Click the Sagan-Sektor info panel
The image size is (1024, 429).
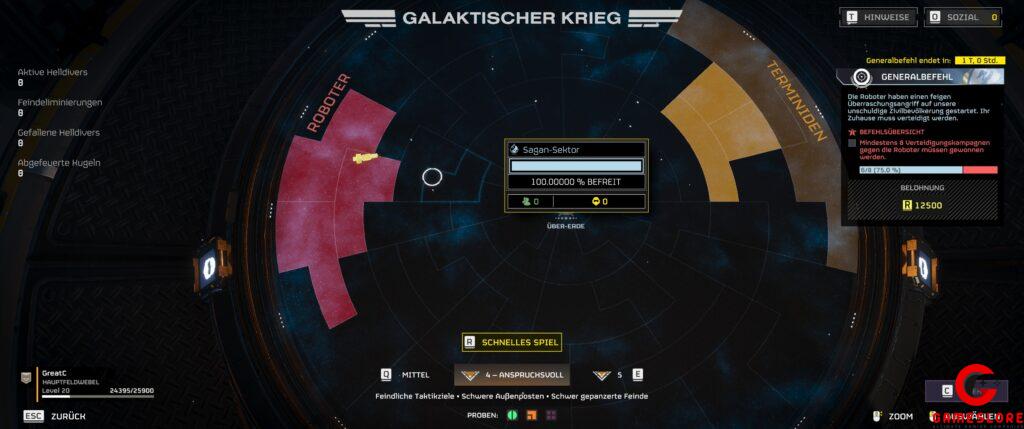pos(575,175)
